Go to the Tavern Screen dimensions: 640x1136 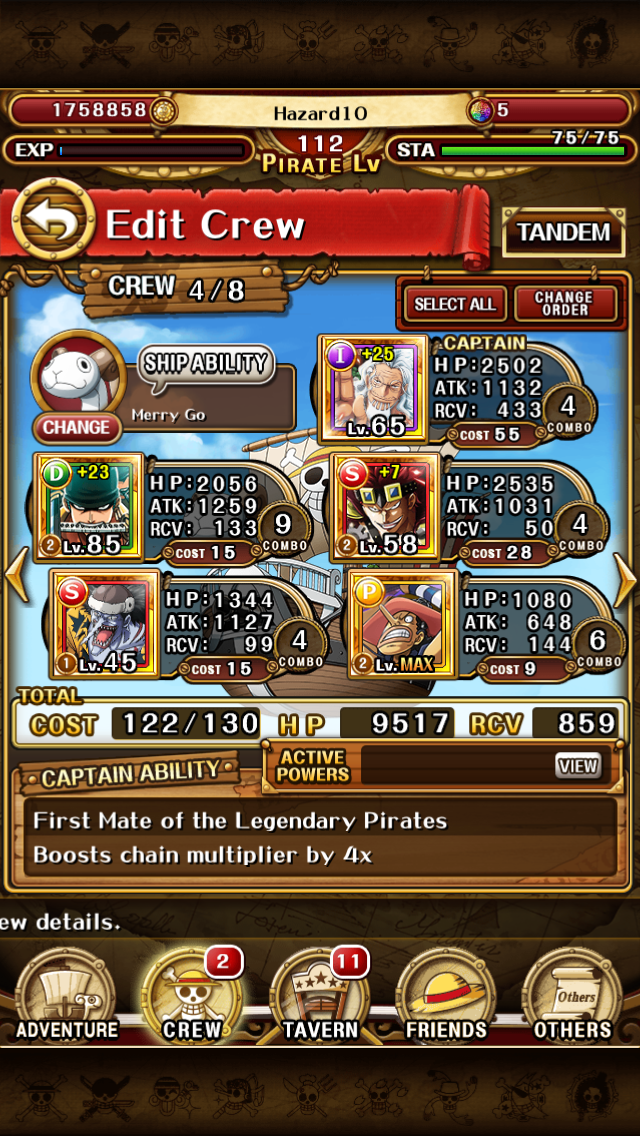tap(319, 997)
